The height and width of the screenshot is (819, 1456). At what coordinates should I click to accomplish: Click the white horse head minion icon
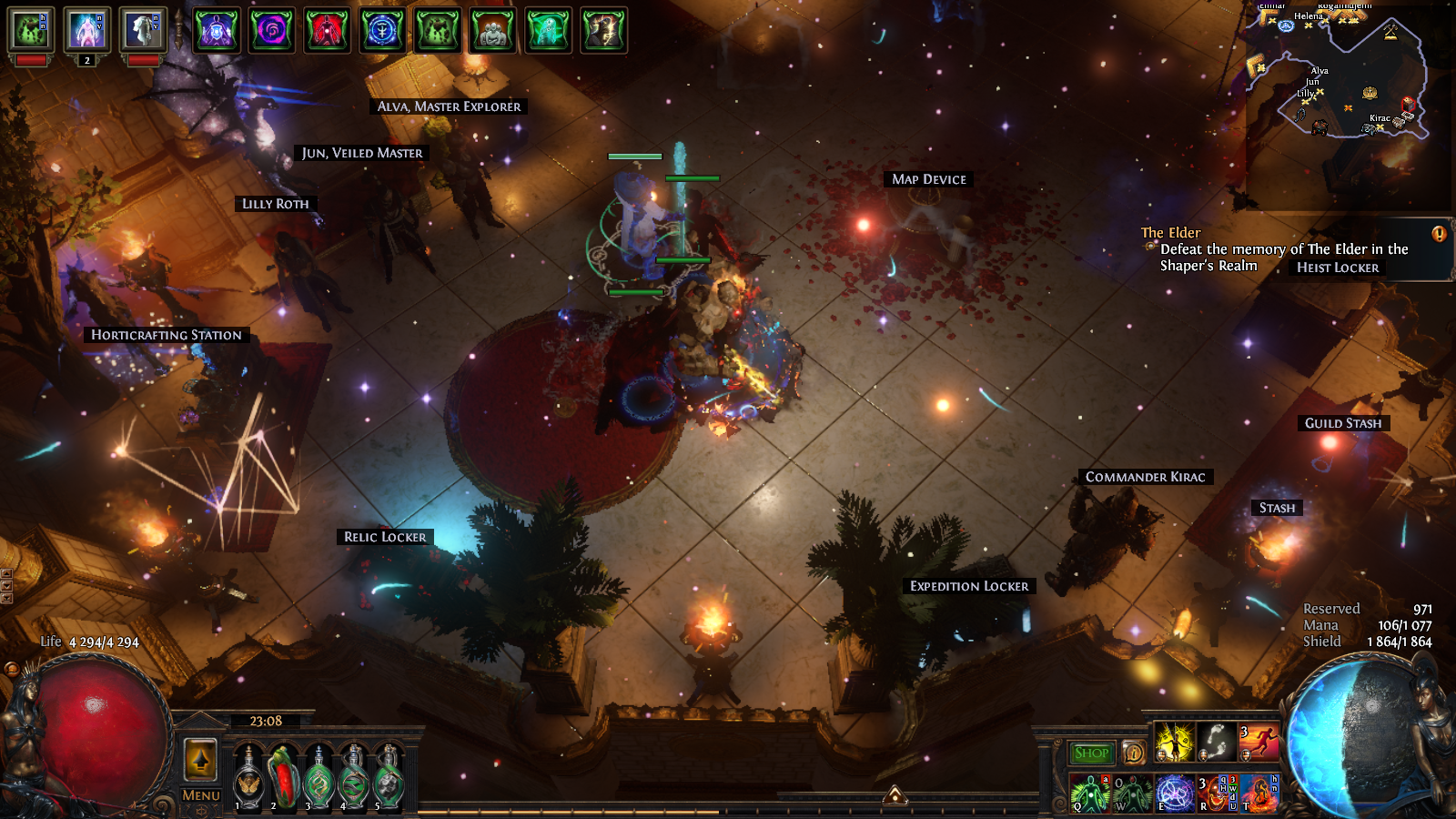click(142, 30)
